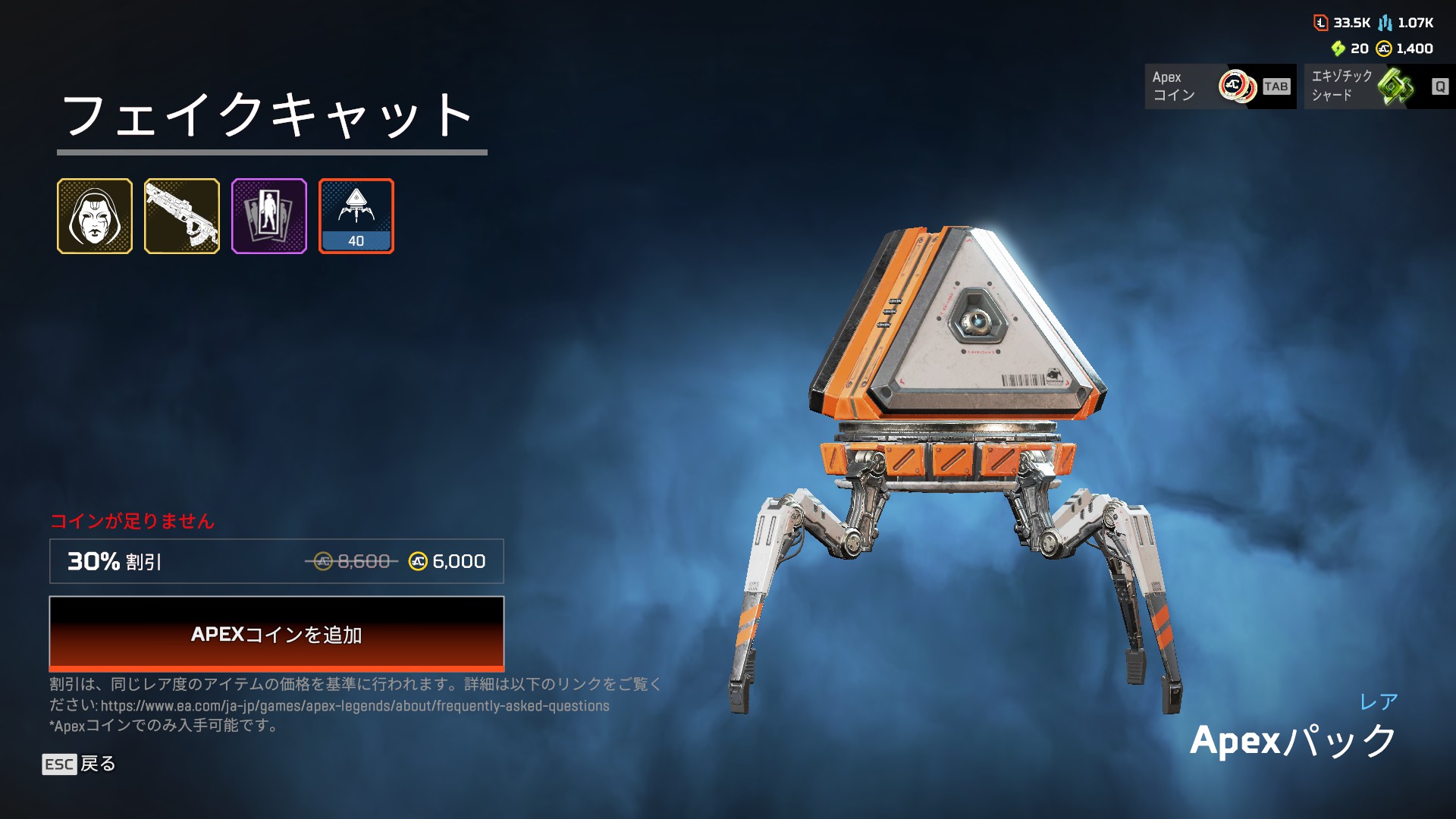Select the 40 Apex Packs thumbnail
Screen dimensions: 1456x819
[356, 216]
